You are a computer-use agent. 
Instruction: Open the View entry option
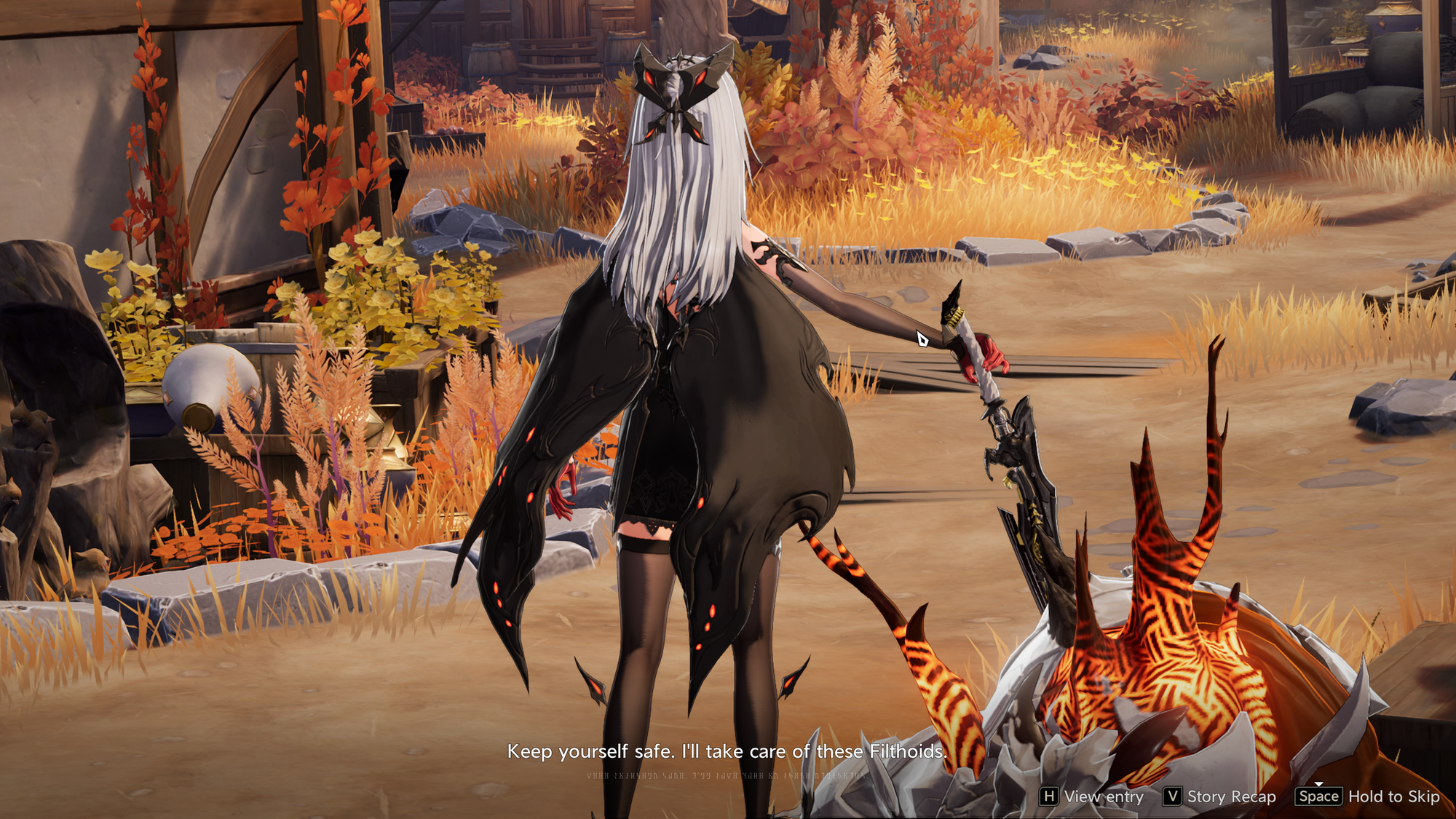pos(1092,796)
